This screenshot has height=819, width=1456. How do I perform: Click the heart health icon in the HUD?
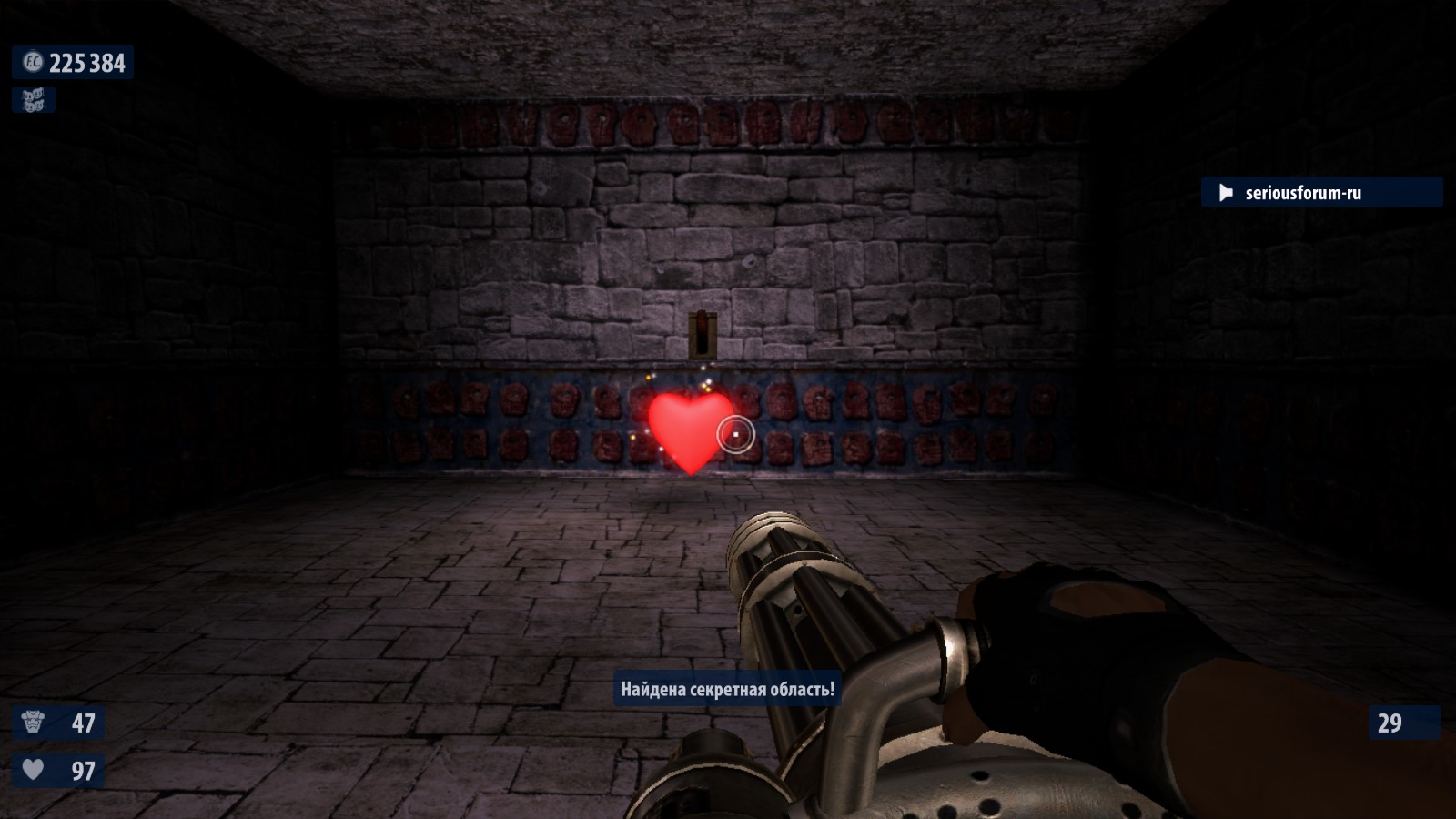[x=34, y=770]
